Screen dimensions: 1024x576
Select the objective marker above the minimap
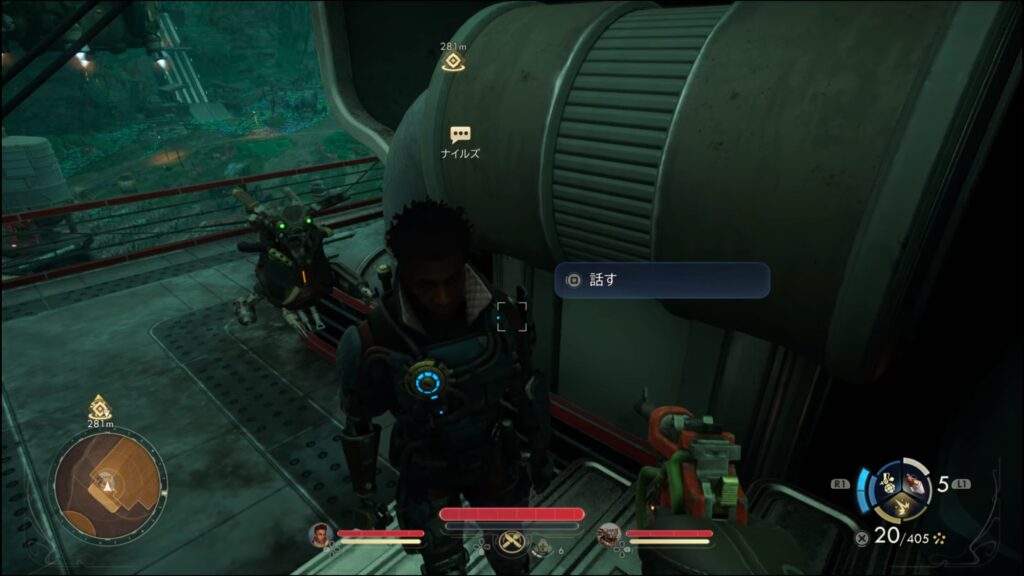(99, 407)
